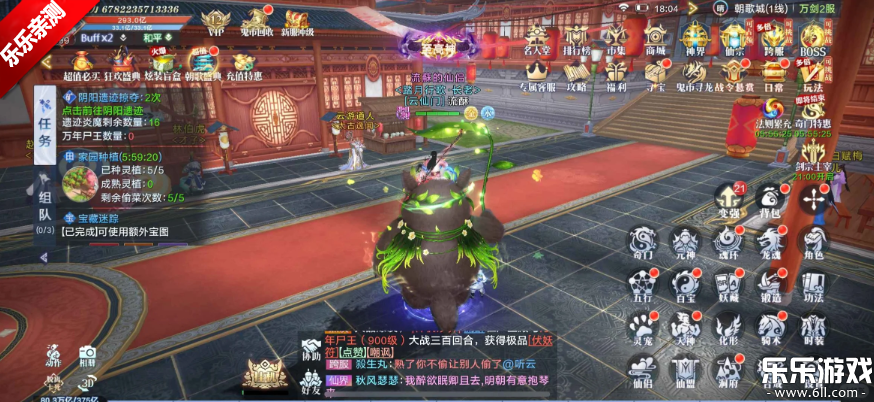Switch to the 组队 team tab
This screenshot has height=402, width=874.
45,208
